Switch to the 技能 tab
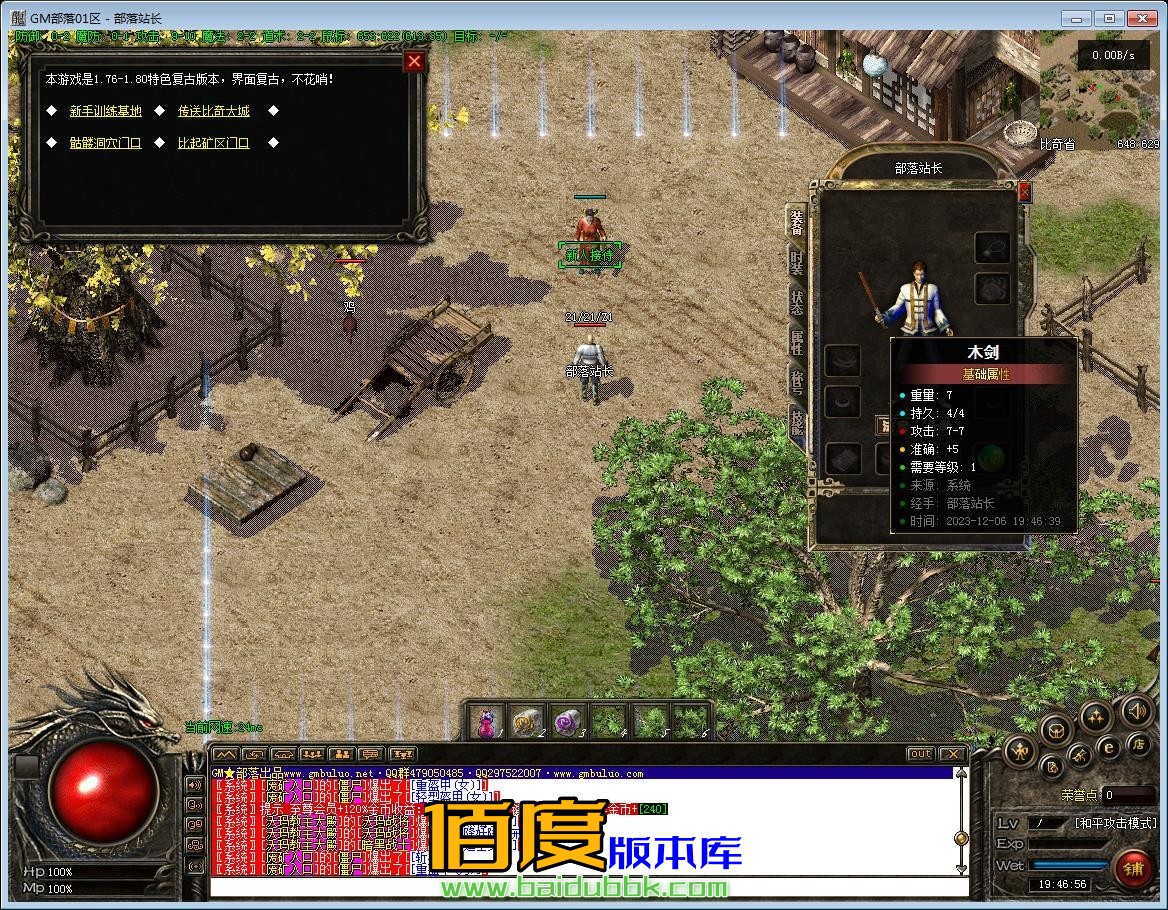This screenshot has height=910, width=1168. pyautogui.click(x=796, y=421)
